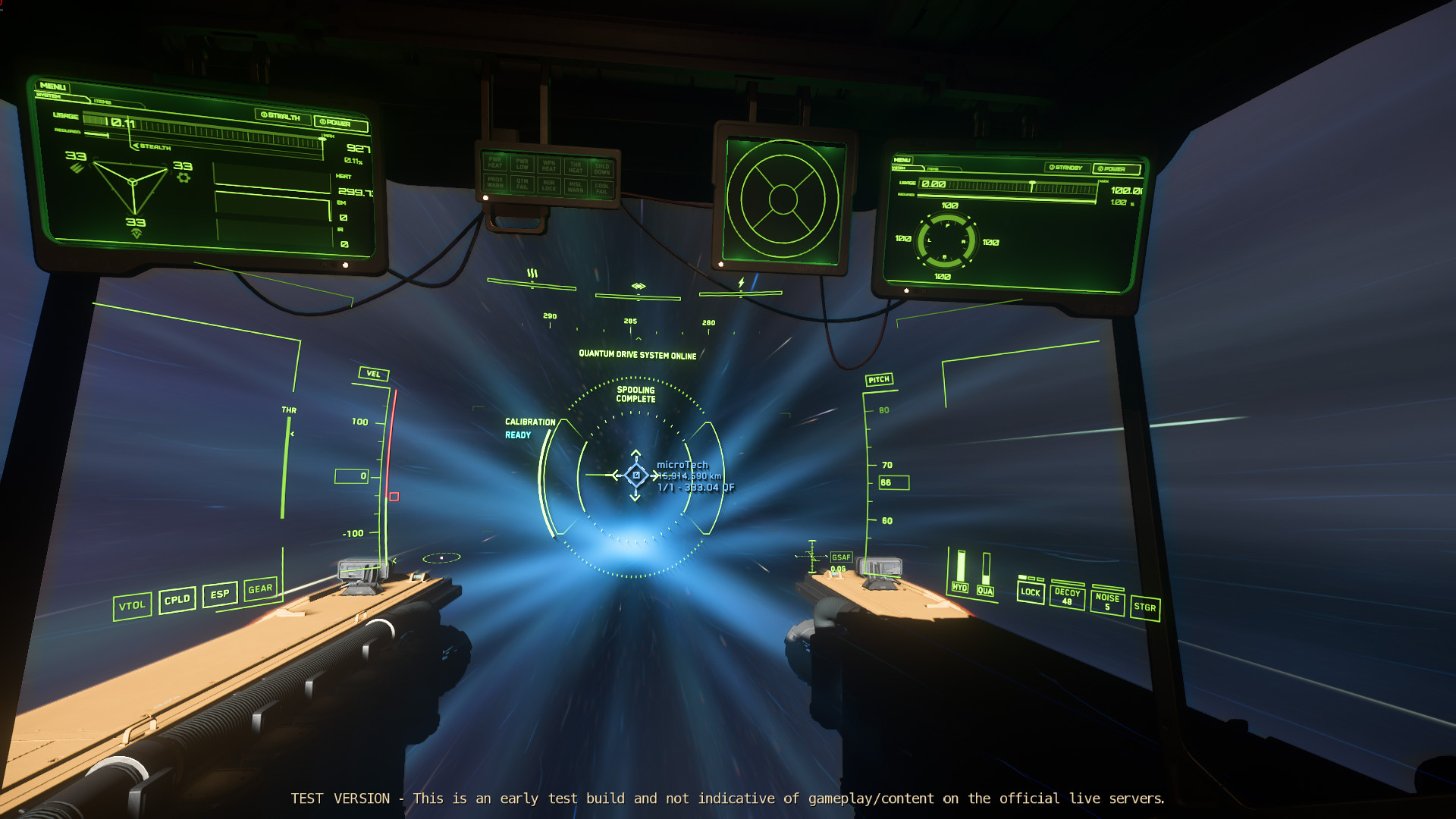Viewport: 1456px width, 819px height.
Task: Switch to the ITEMS tab
Action: (102, 99)
